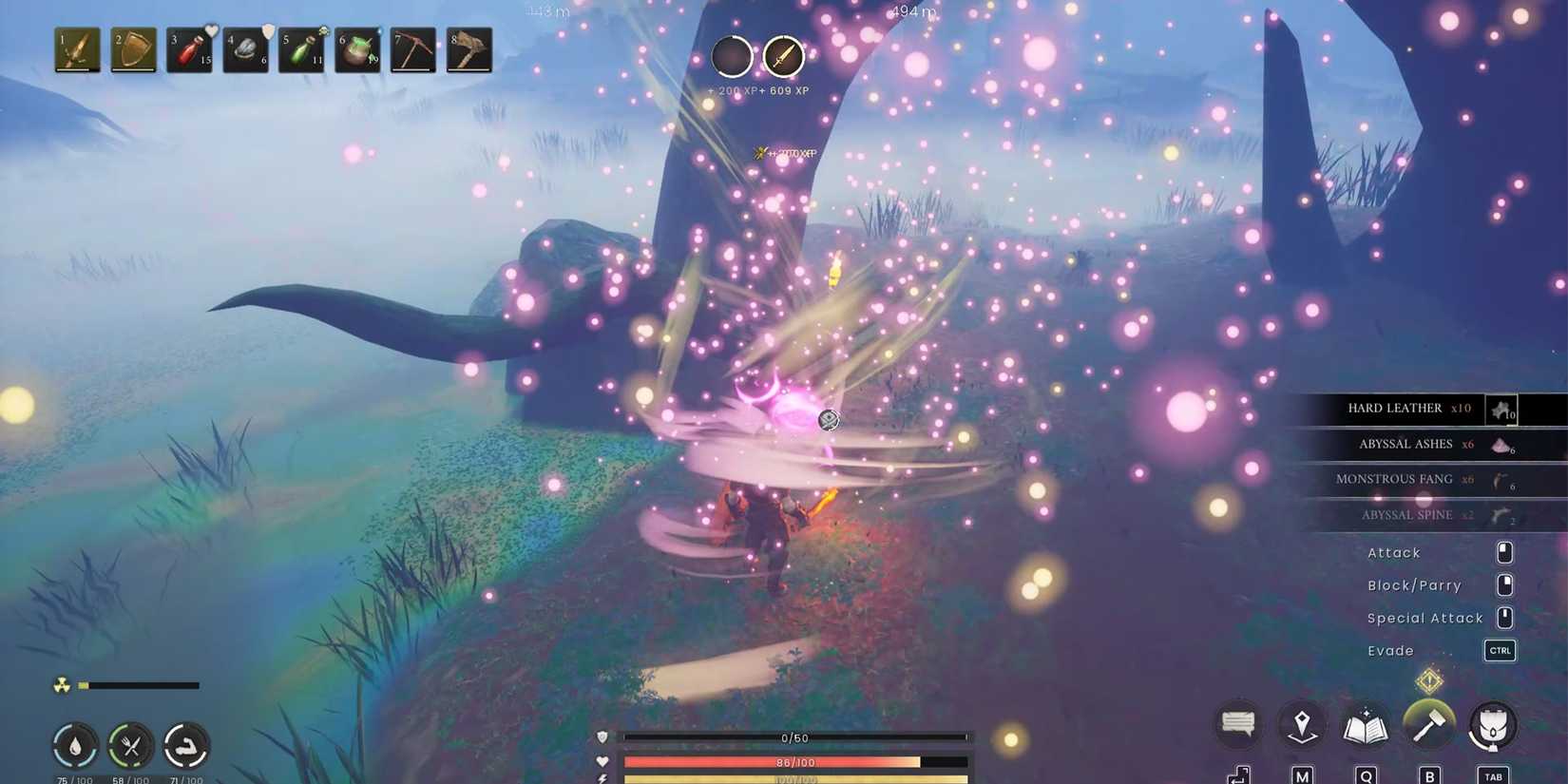This screenshot has height=784, width=1568.
Task: Click the Monstrous Fang loot entry
Action: [1395, 480]
